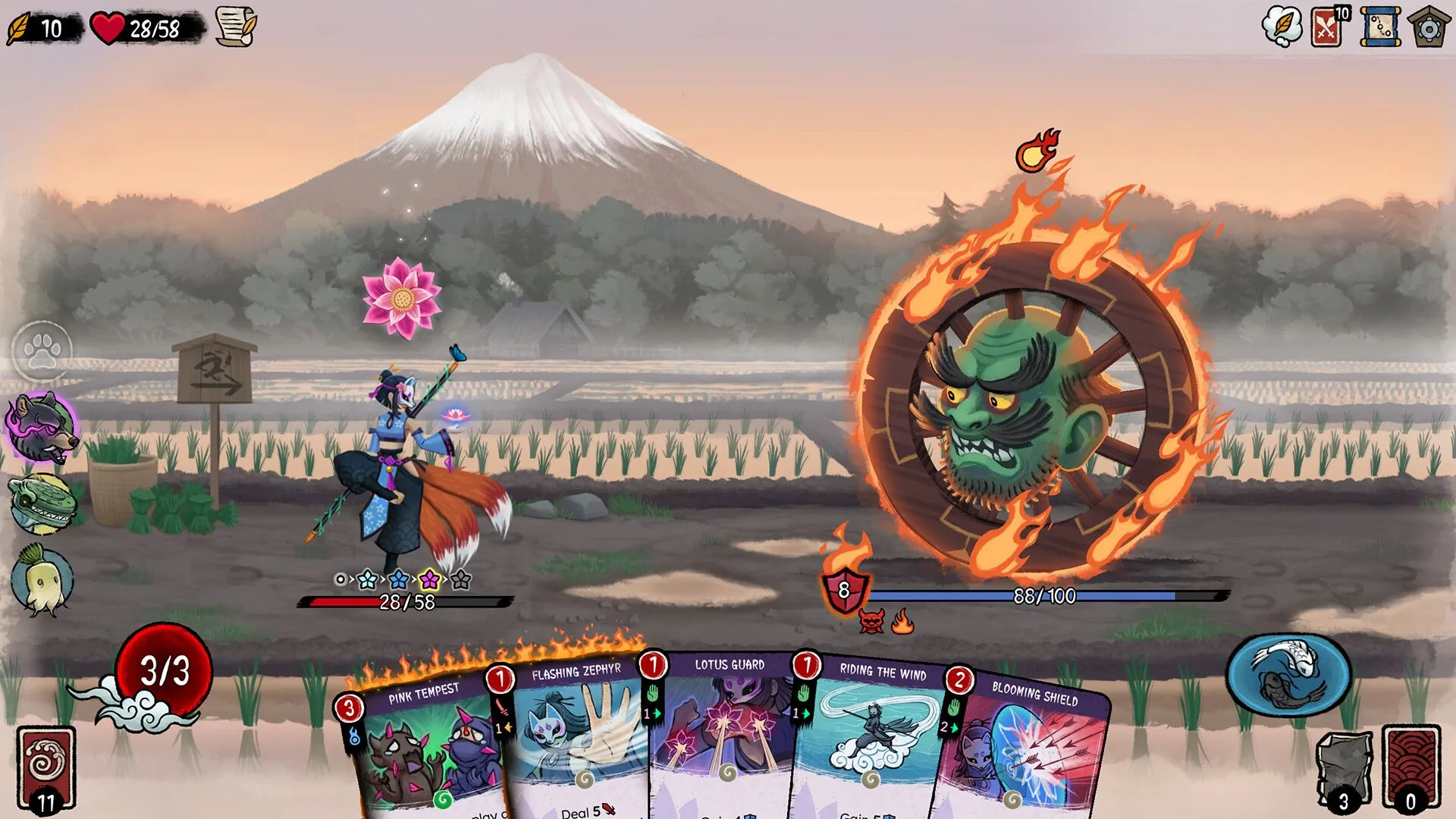This screenshot has height=819, width=1456.
Task: Activate the kappa turtle spirit icon
Action: coord(40,506)
